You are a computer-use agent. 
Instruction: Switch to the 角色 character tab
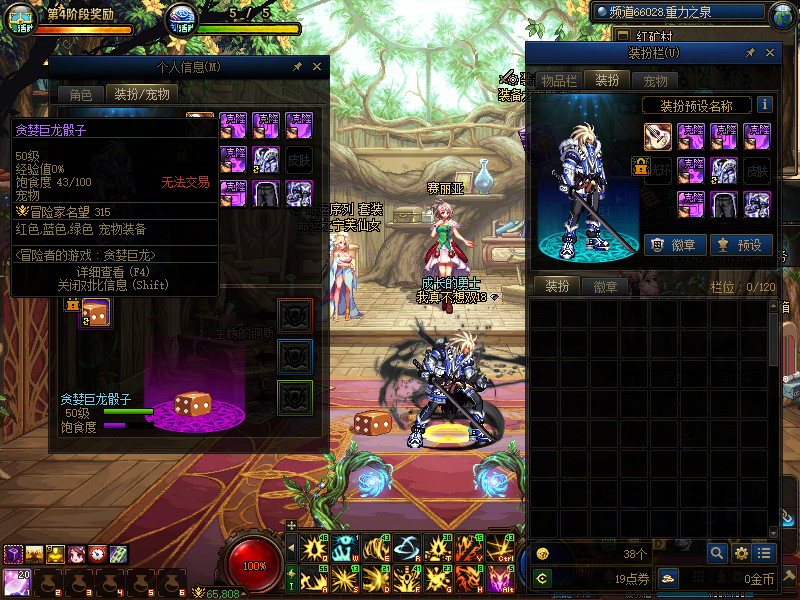pos(80,95)
